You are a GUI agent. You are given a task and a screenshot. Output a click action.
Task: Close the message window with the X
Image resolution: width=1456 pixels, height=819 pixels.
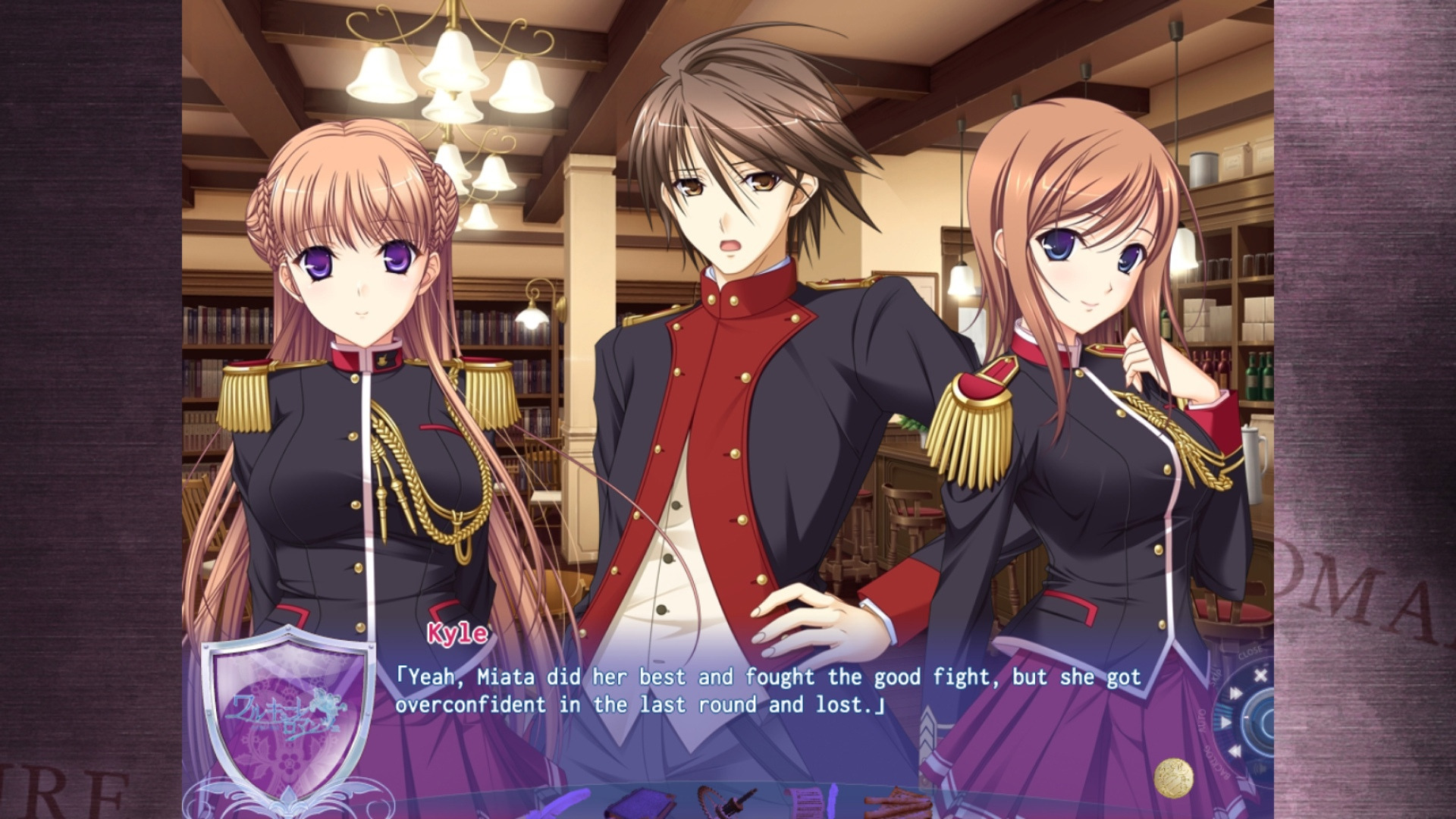click(1260, 675)
